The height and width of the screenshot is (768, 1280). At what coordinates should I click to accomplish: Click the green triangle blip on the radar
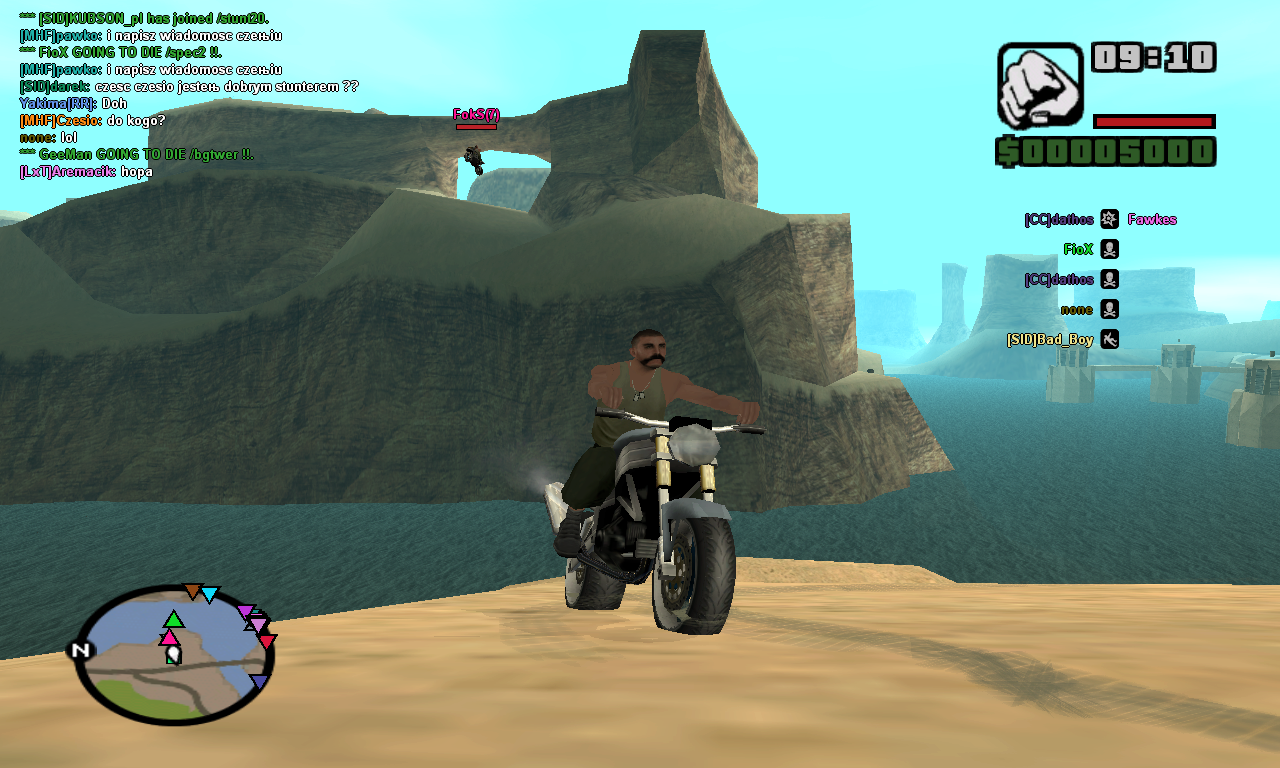[x=174, y=619]
